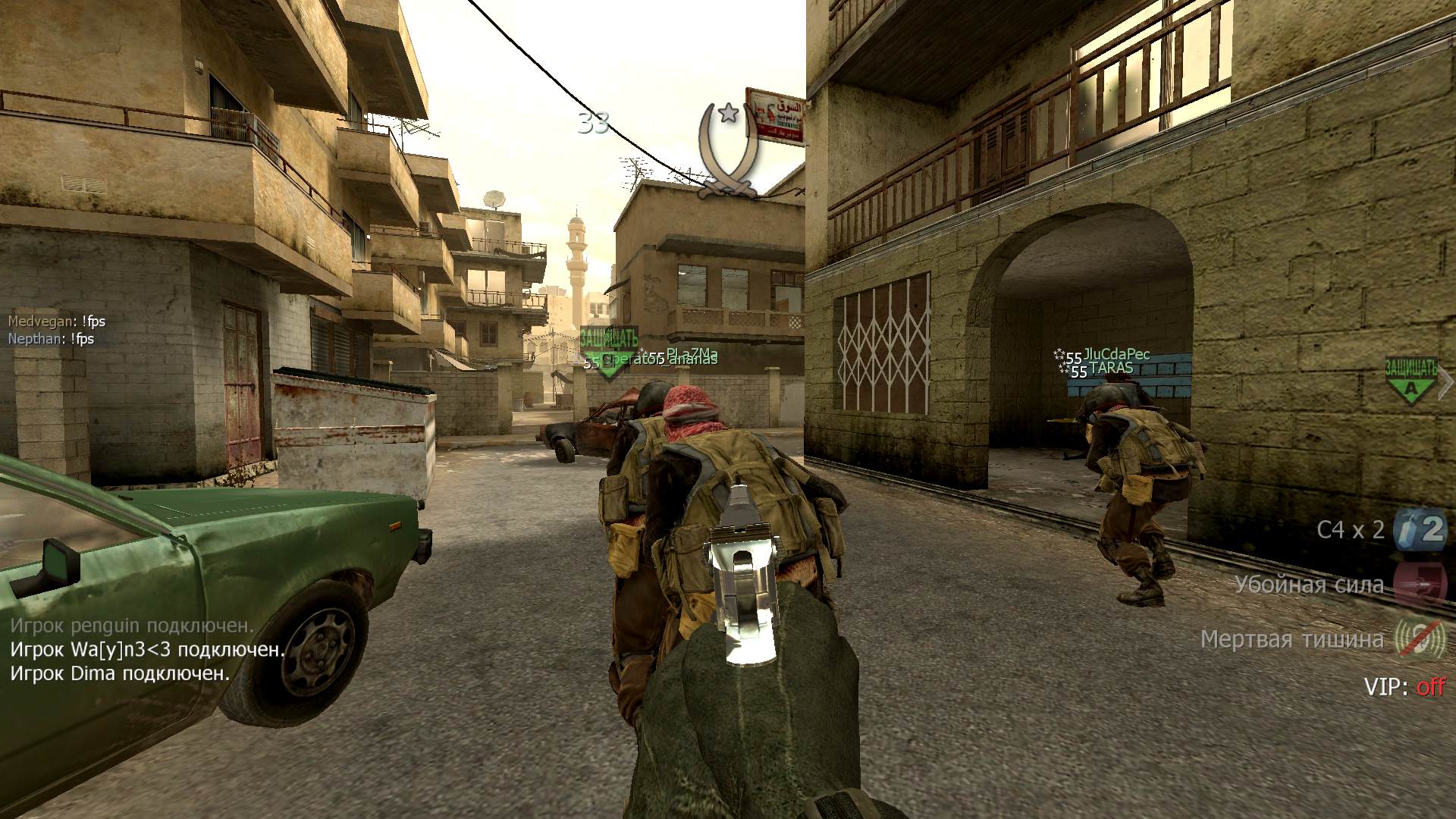The width and height of the screenshot is (1456, 819).
Task: Click the ЗАЩИЩАТЬ A objective marker
Action: [x=1410, y=378]
